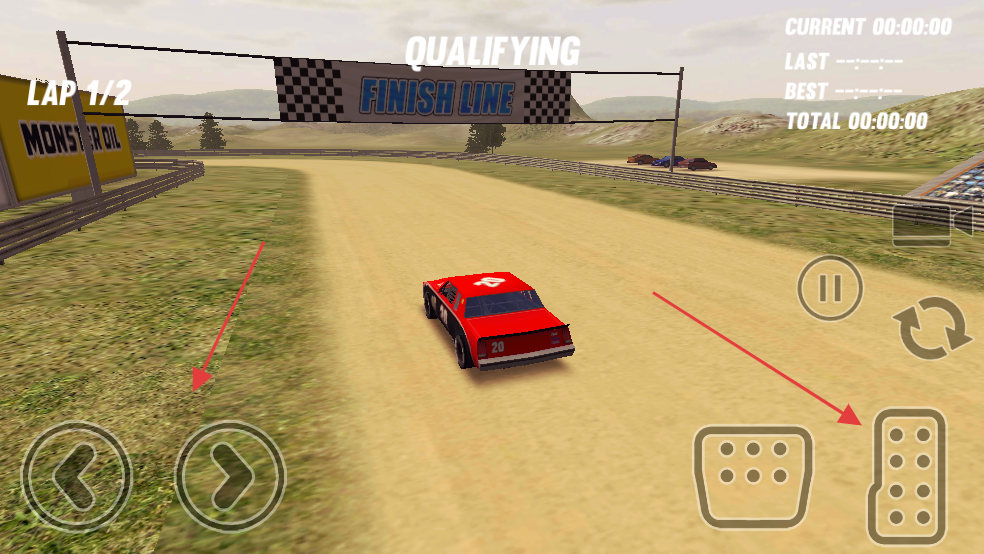
Task: Step on the tall gas pedal
Action: pyautogui.click(x=908, y=476)
